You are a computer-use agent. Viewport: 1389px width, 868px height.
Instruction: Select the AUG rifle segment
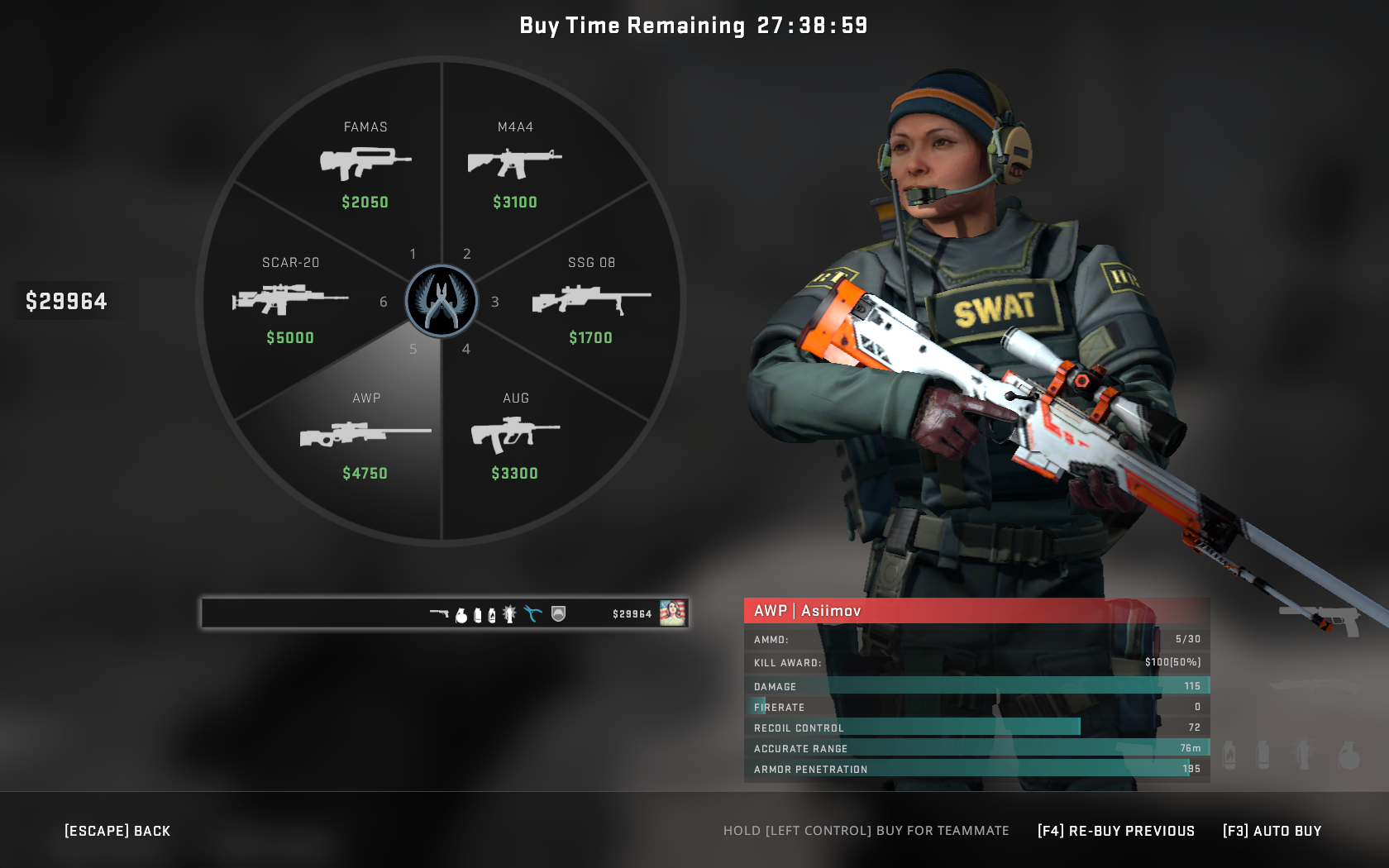click(514, 434)
